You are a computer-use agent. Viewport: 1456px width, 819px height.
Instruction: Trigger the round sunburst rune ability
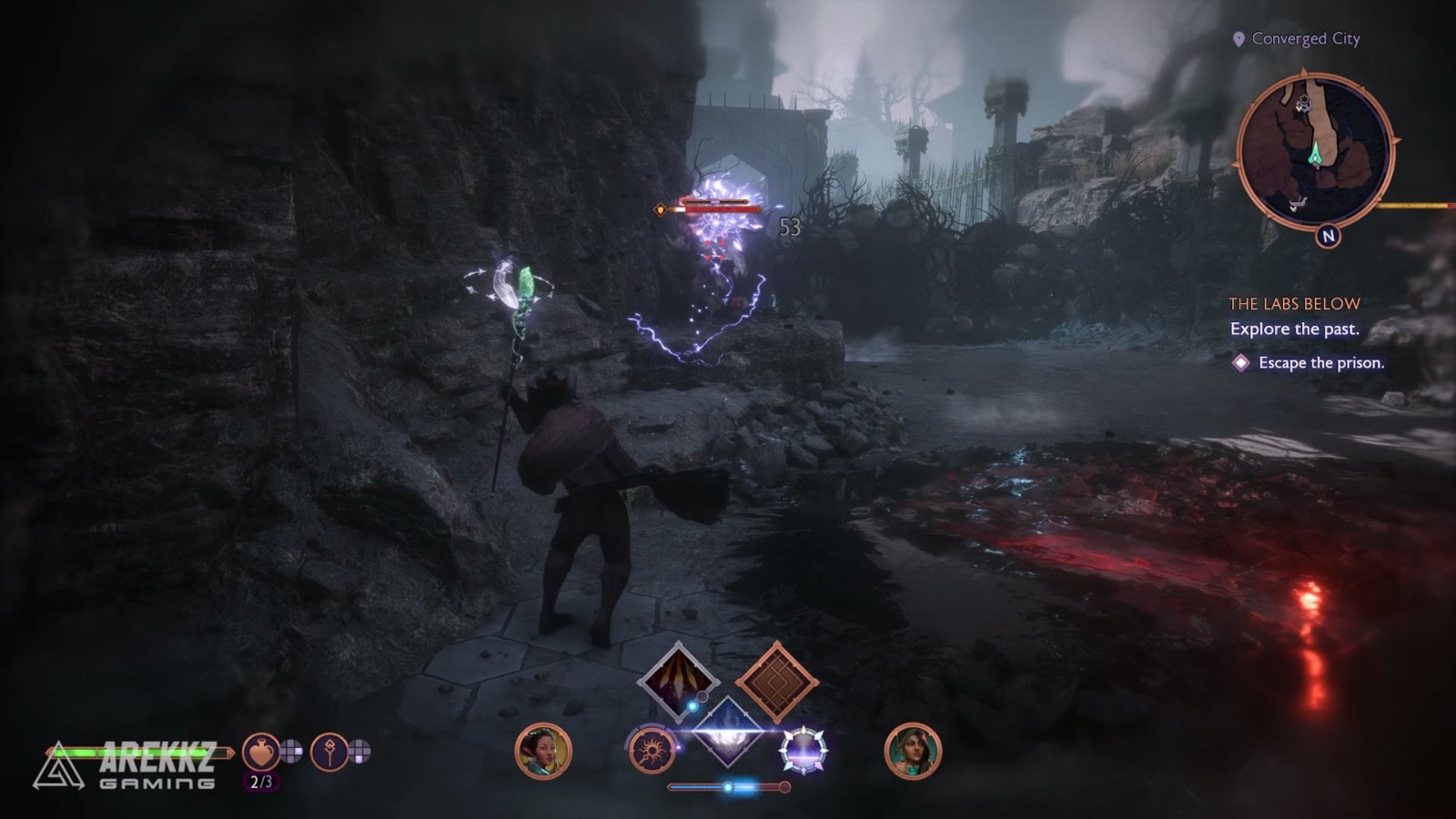pyautogui.click(x=652, y=752)
